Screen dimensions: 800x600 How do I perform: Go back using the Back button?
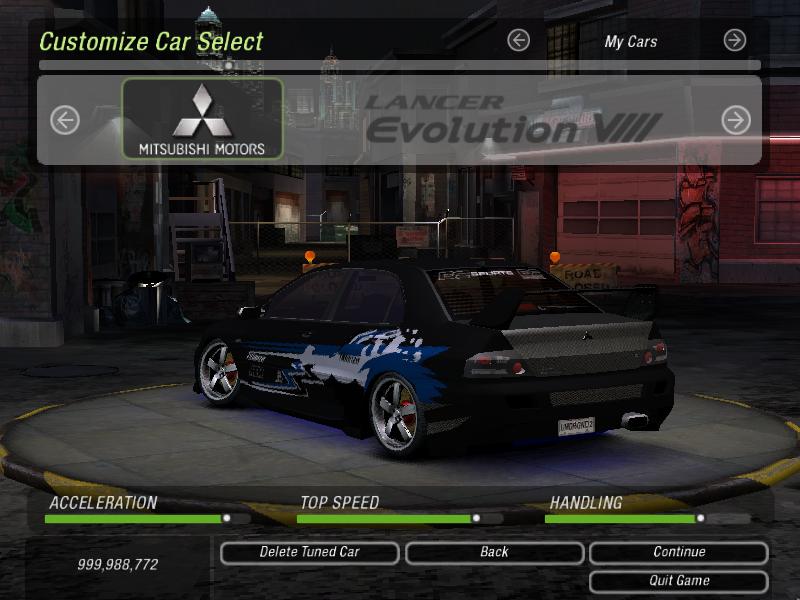point(494,552)
